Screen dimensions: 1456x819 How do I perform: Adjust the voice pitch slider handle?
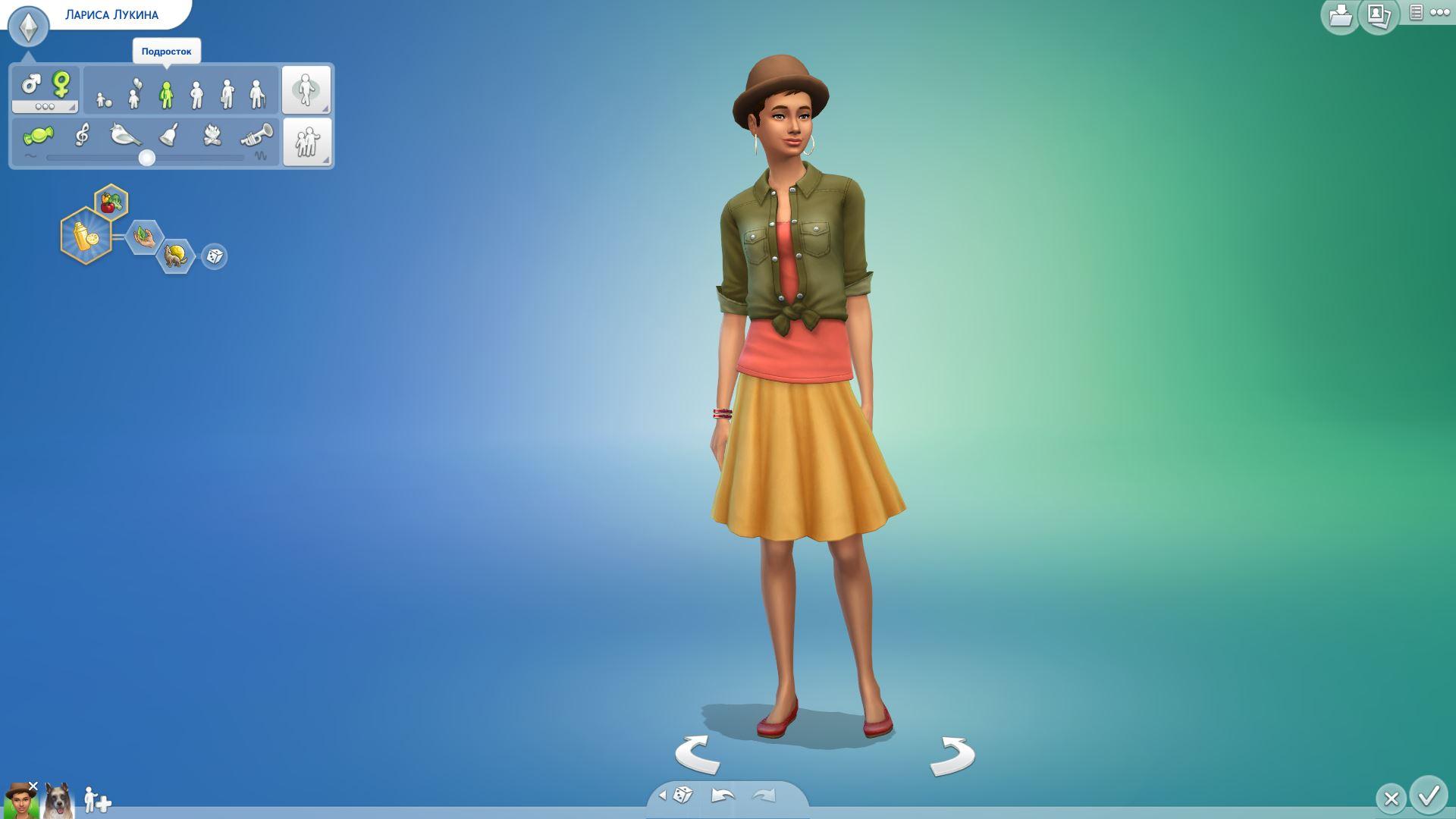[147, 158]
